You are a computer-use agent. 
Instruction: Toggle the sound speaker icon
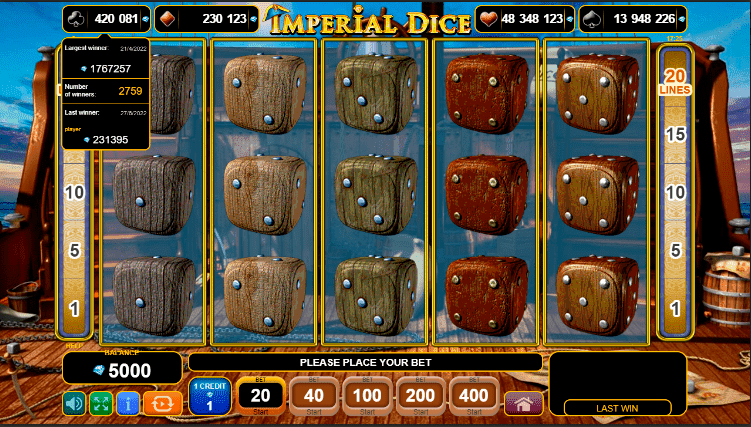(x=74, y=403)
